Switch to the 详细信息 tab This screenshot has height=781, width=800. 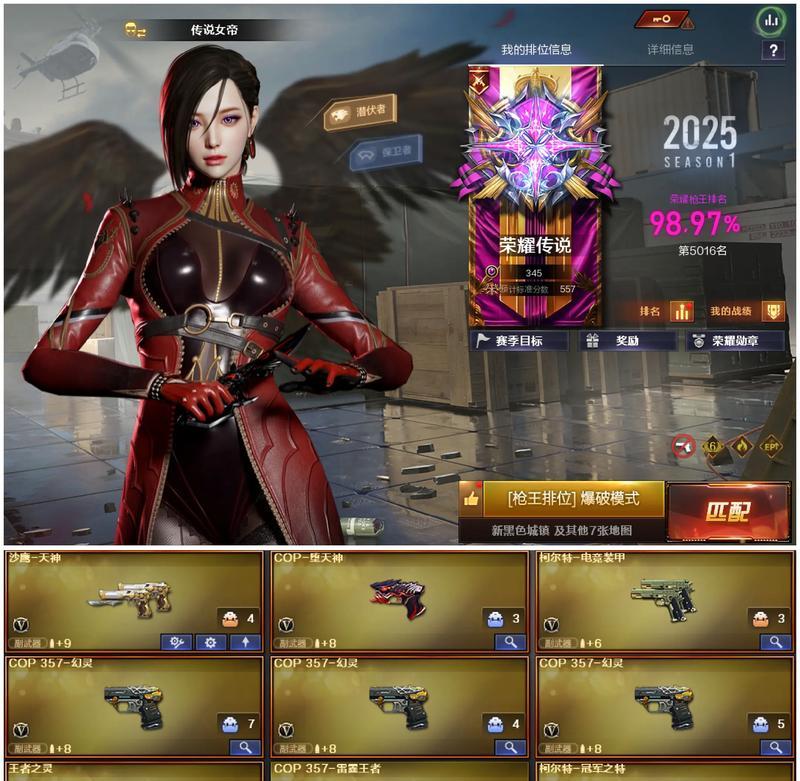click(670, 49)
